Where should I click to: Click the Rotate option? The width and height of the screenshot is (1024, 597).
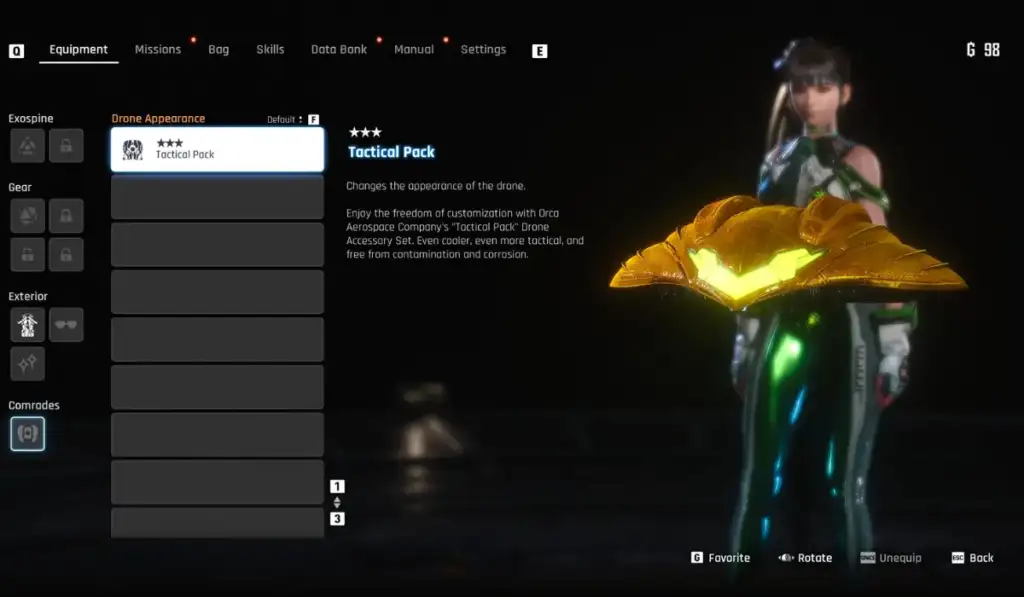click(x=806, y=558)
